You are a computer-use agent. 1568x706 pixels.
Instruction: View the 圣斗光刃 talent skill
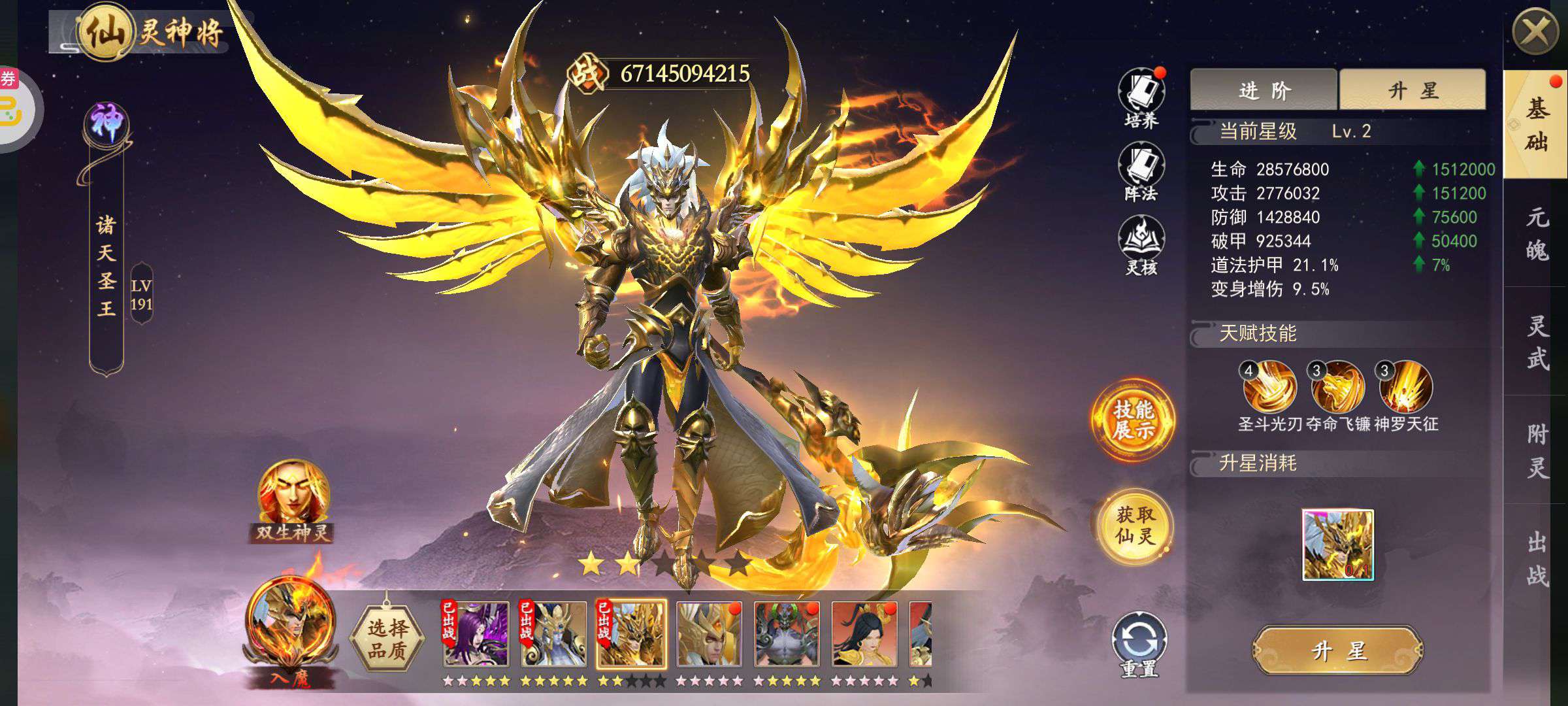(1270, 388)
